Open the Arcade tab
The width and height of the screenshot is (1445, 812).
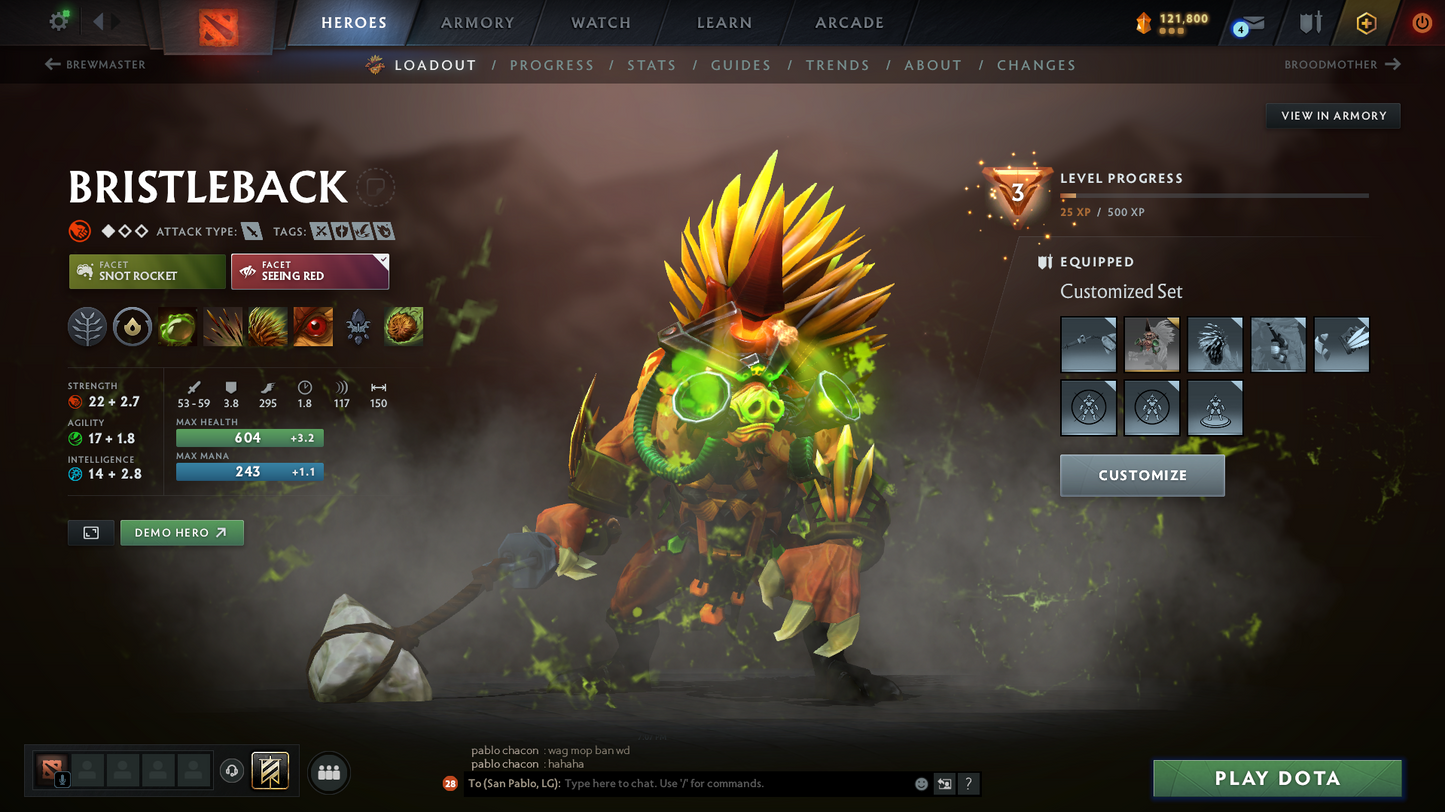849,22
